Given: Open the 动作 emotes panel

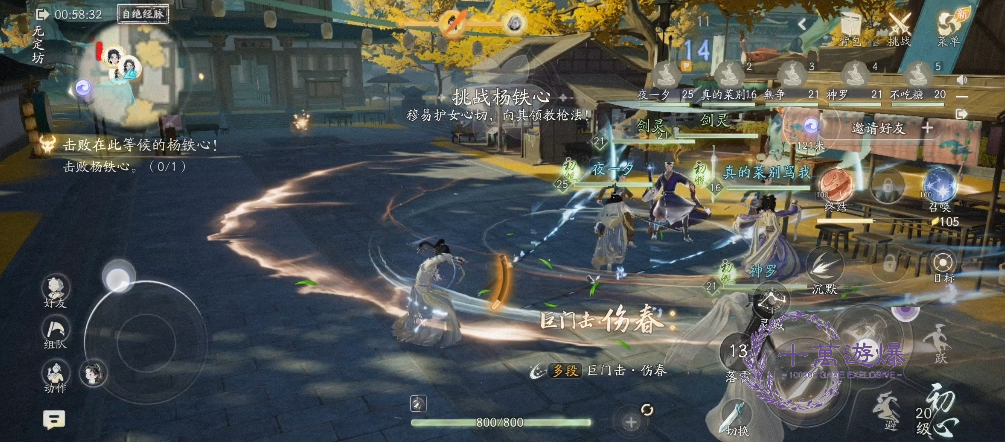Looking at the screenshot, I should tap(56, 374).
